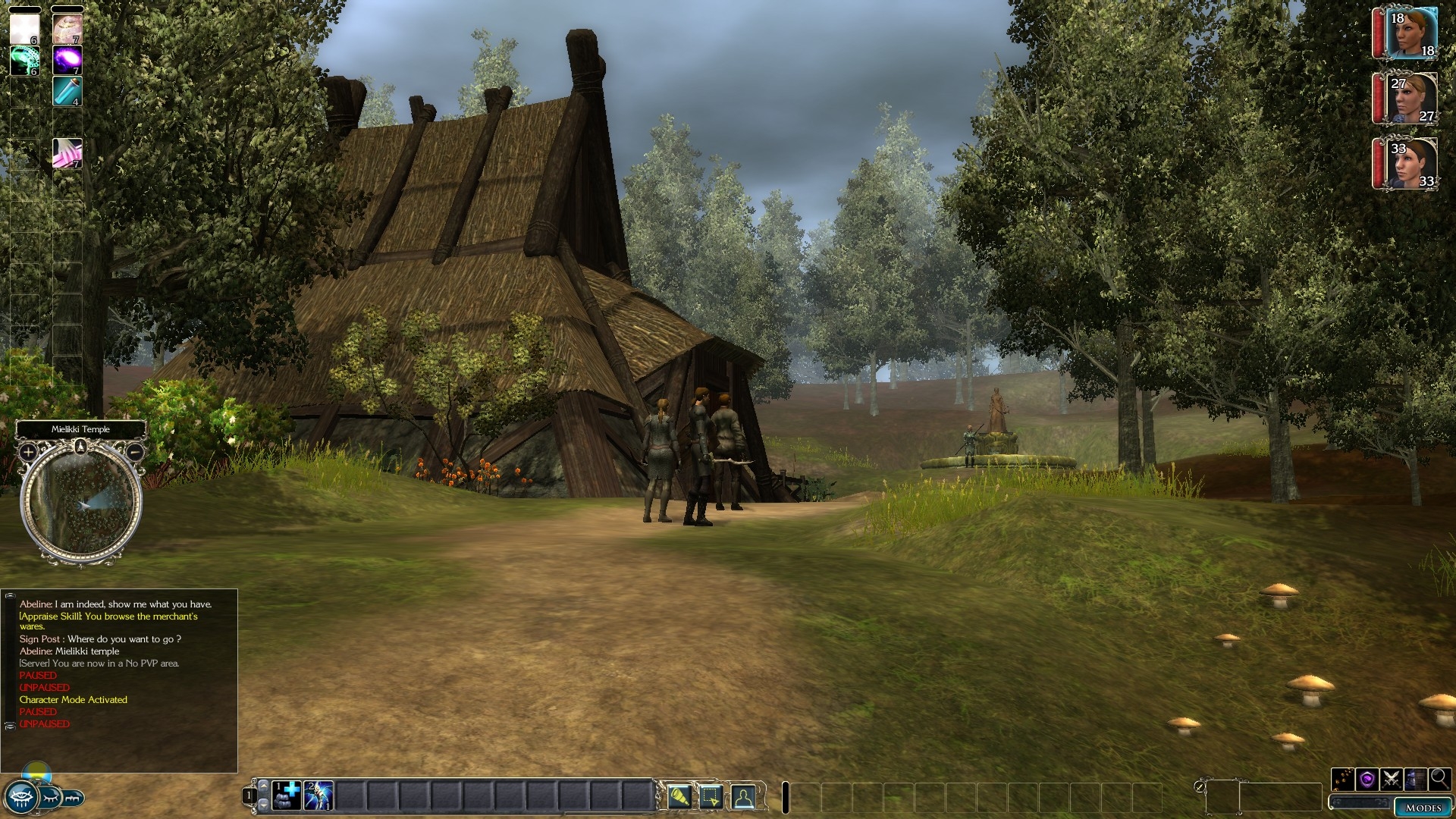Zoom in the minimap with plus button

(28, 453)
